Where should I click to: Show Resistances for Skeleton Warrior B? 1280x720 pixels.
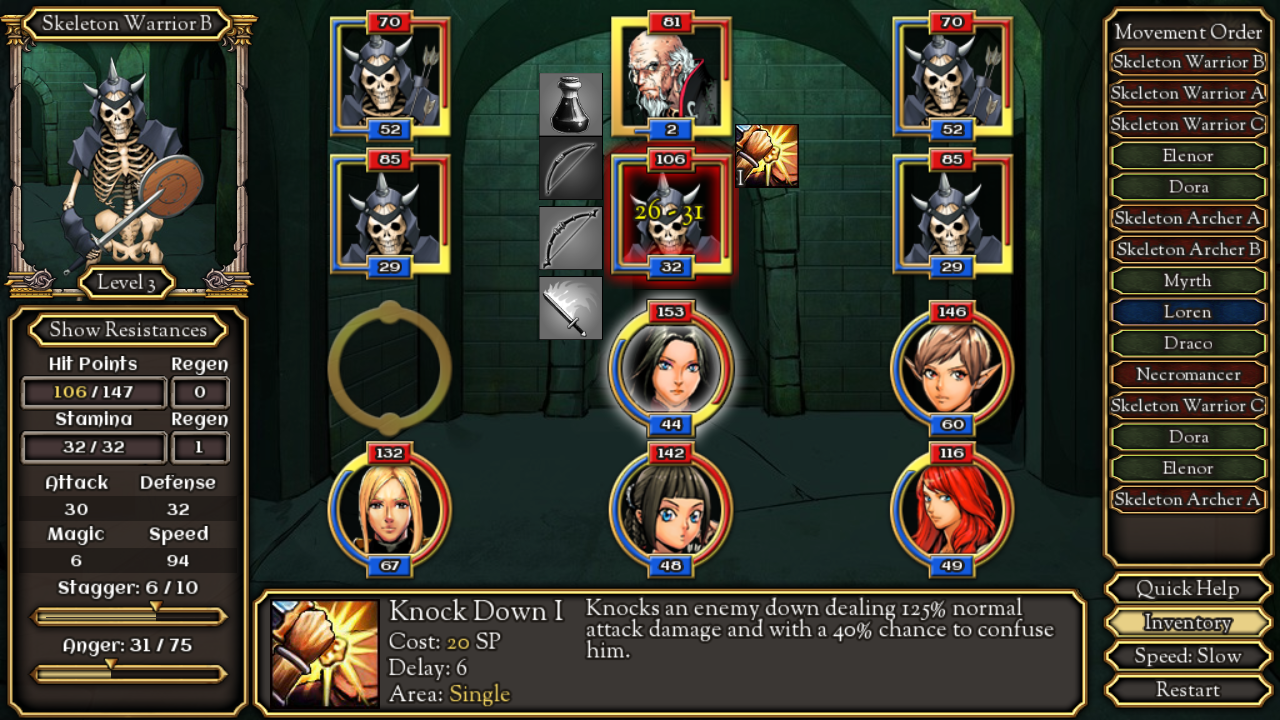pyautogui.click(x=128, y=330)
